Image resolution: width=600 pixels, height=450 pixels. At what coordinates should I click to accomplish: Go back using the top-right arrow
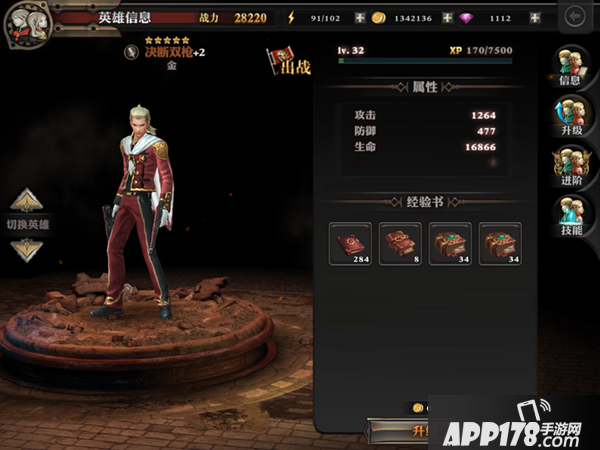574,17
